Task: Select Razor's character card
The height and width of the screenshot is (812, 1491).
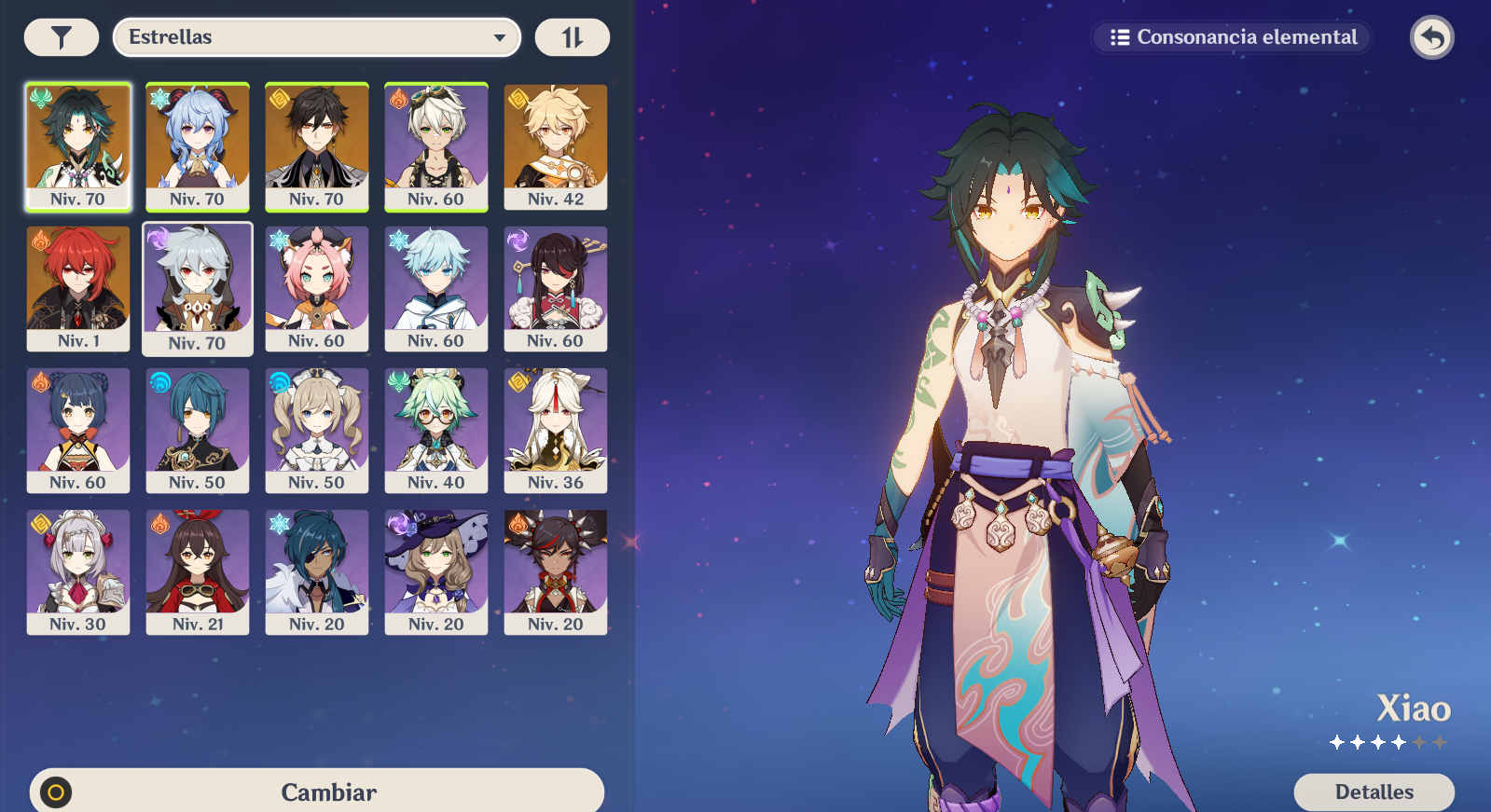Action: tap(198, 289)
